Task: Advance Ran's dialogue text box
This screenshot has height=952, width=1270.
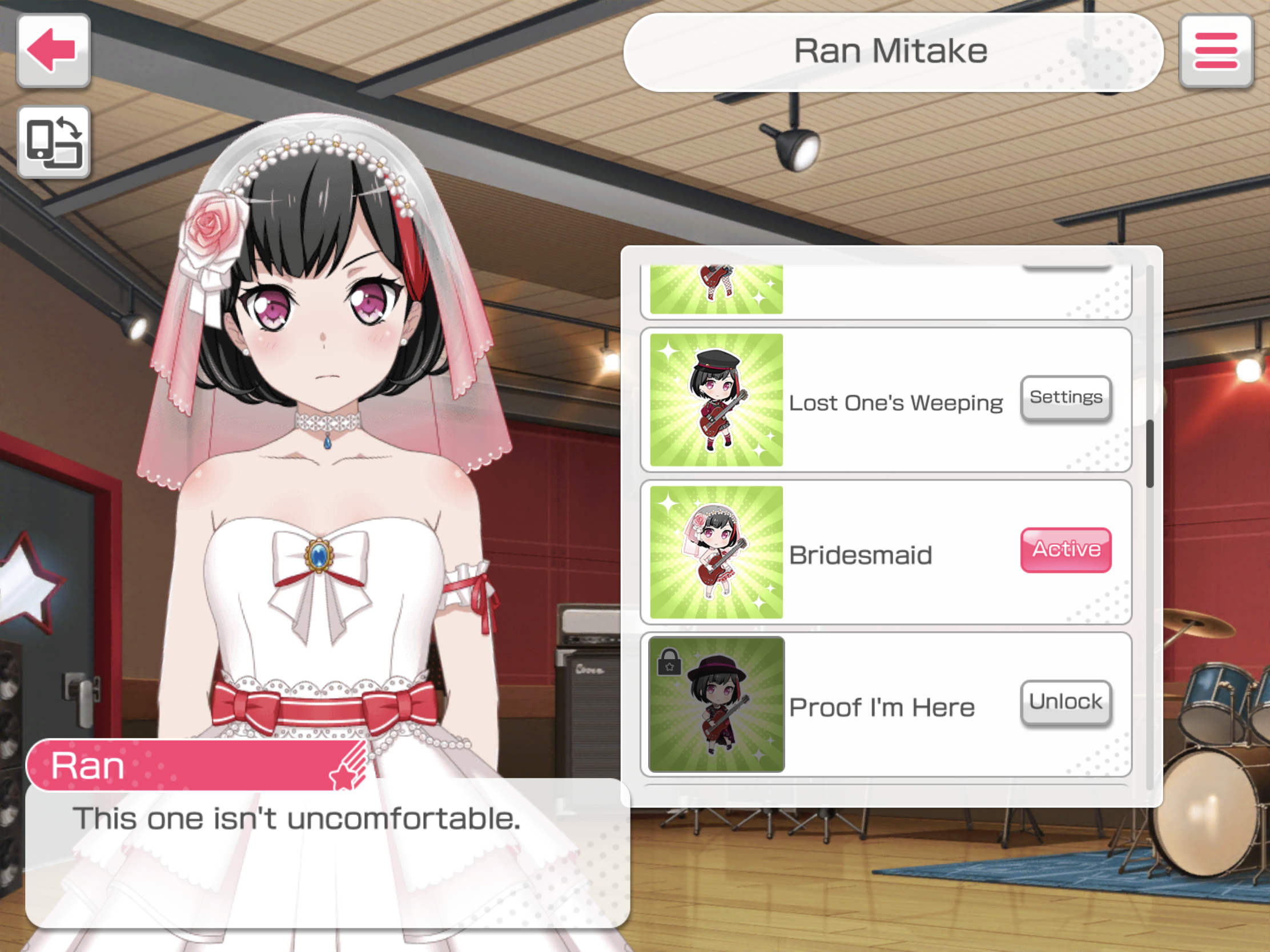Action: pos(327,855)
